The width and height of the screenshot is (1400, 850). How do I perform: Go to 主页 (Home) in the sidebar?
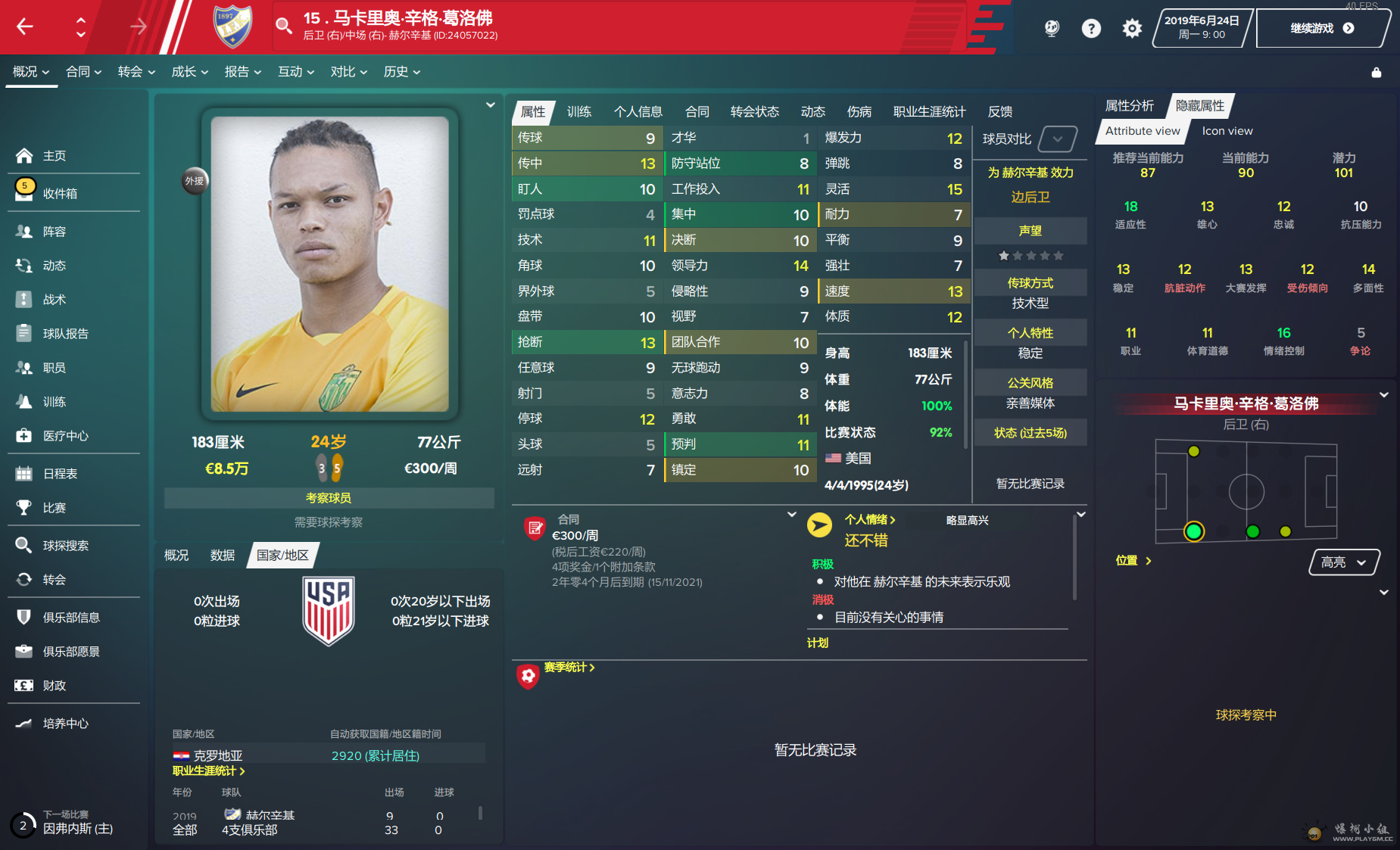point(55,156)
